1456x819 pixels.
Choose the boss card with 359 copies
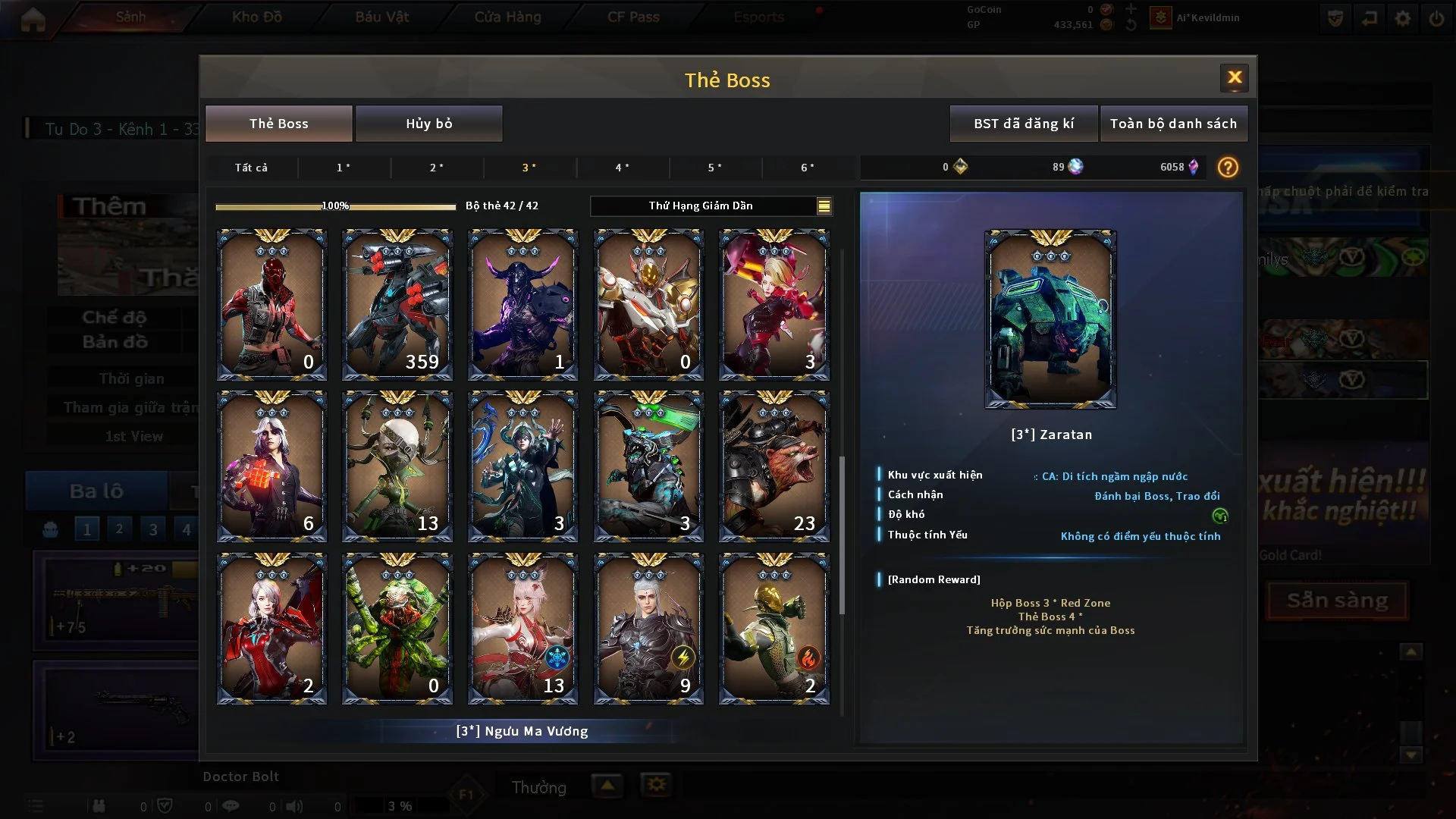pyautogui.click(x=397, y=305)
